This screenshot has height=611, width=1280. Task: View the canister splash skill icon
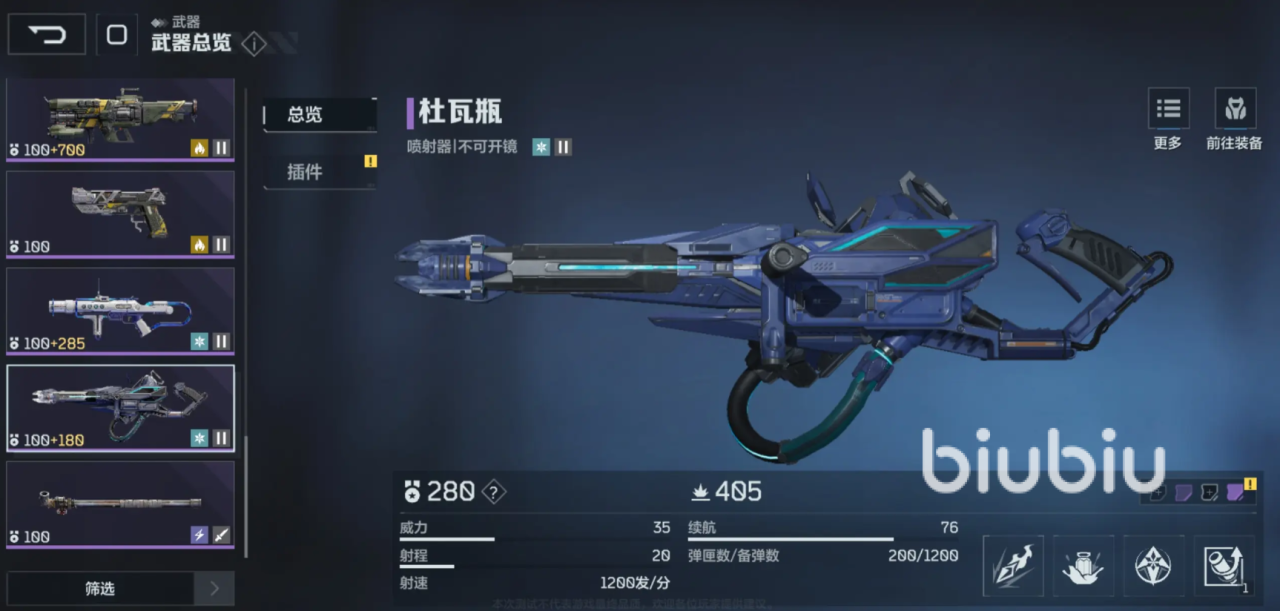(x=1083, y=566)
